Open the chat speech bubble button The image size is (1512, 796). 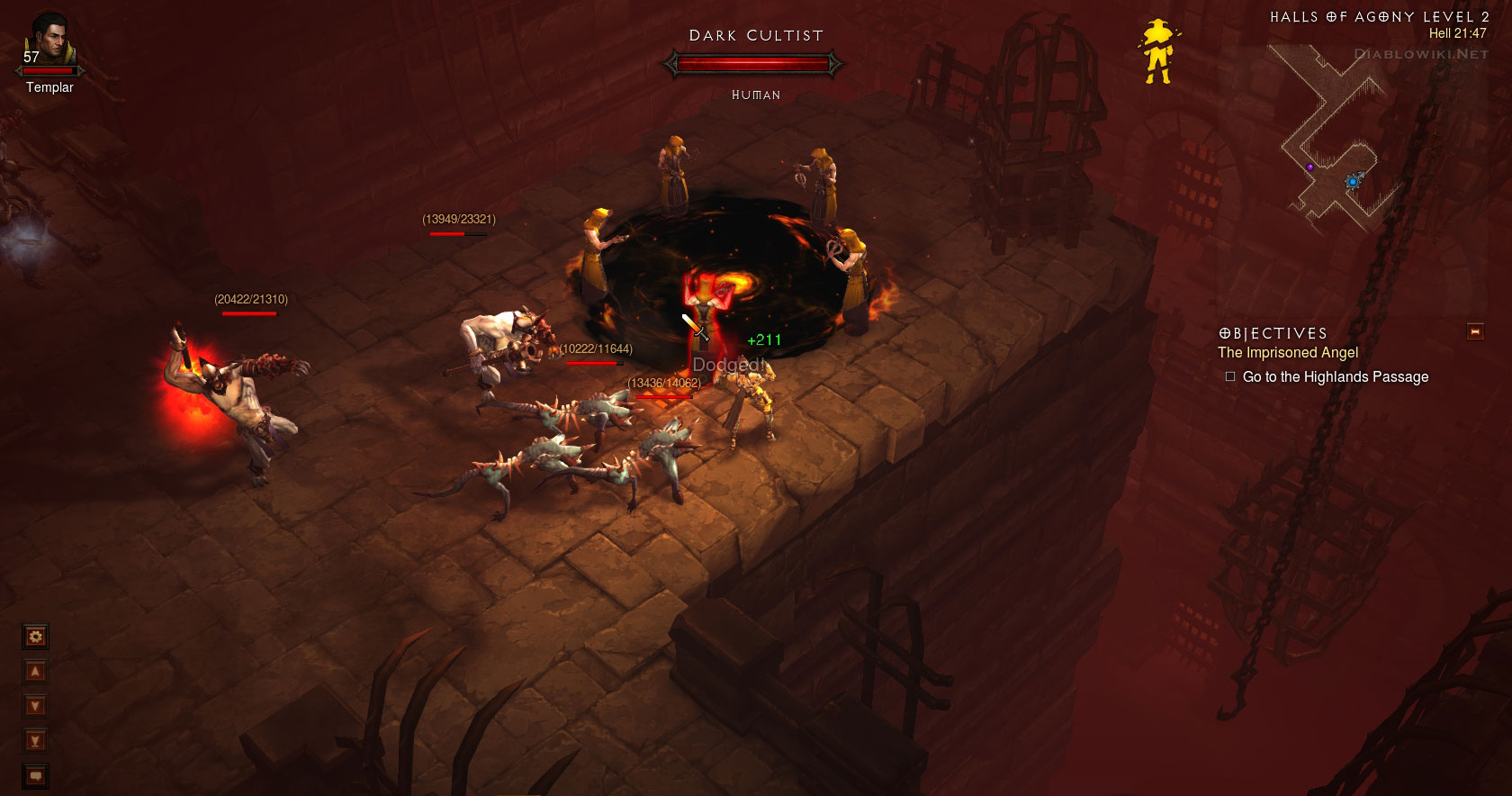point(35,775)
